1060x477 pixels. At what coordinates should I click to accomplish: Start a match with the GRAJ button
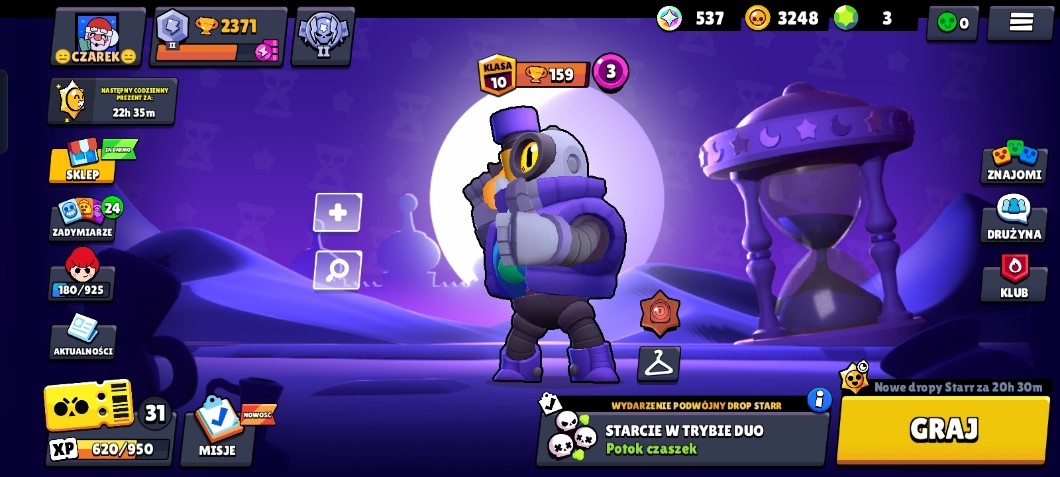click(x=943, y=429)
